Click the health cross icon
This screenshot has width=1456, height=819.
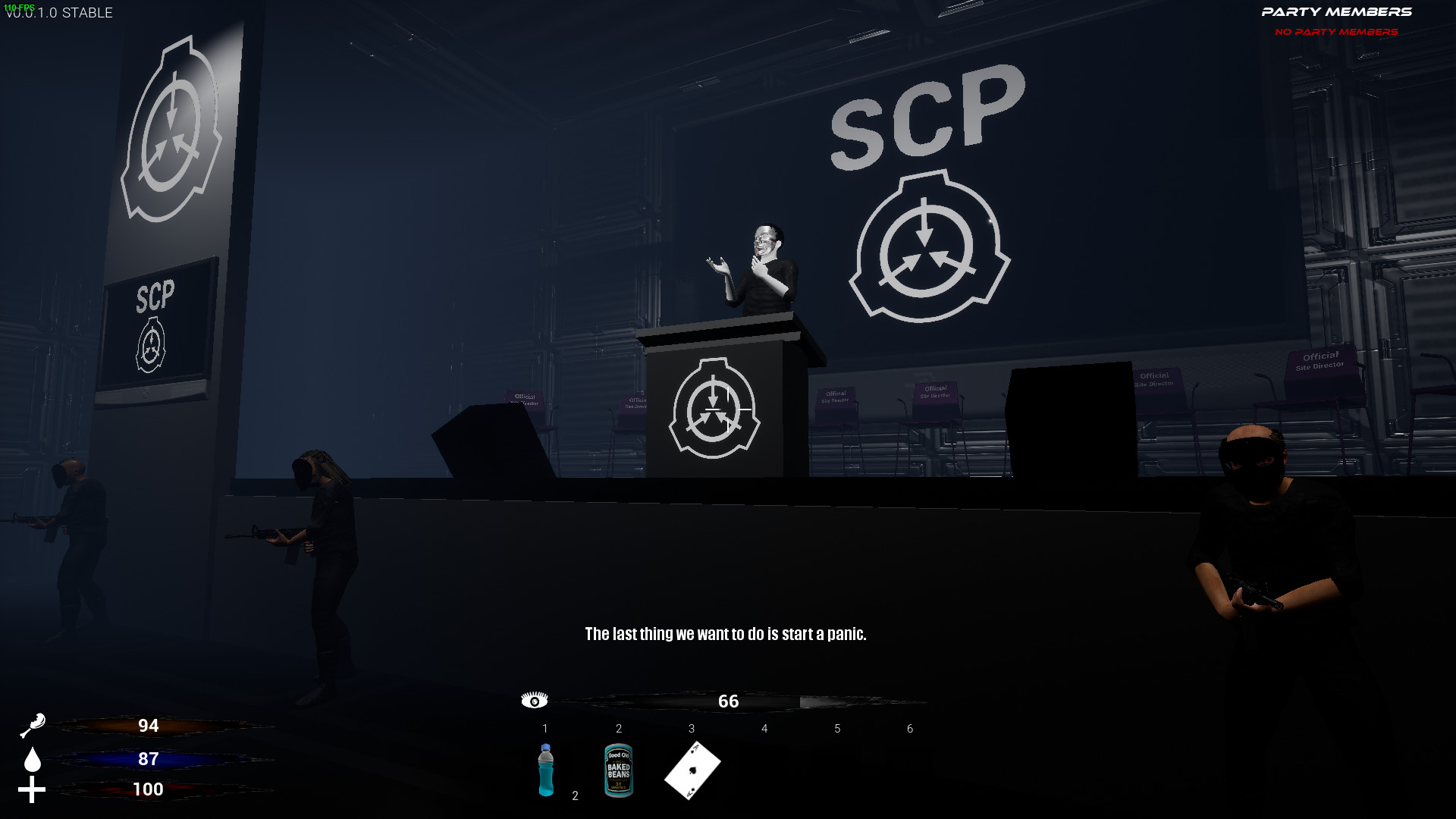coord(33,789)
